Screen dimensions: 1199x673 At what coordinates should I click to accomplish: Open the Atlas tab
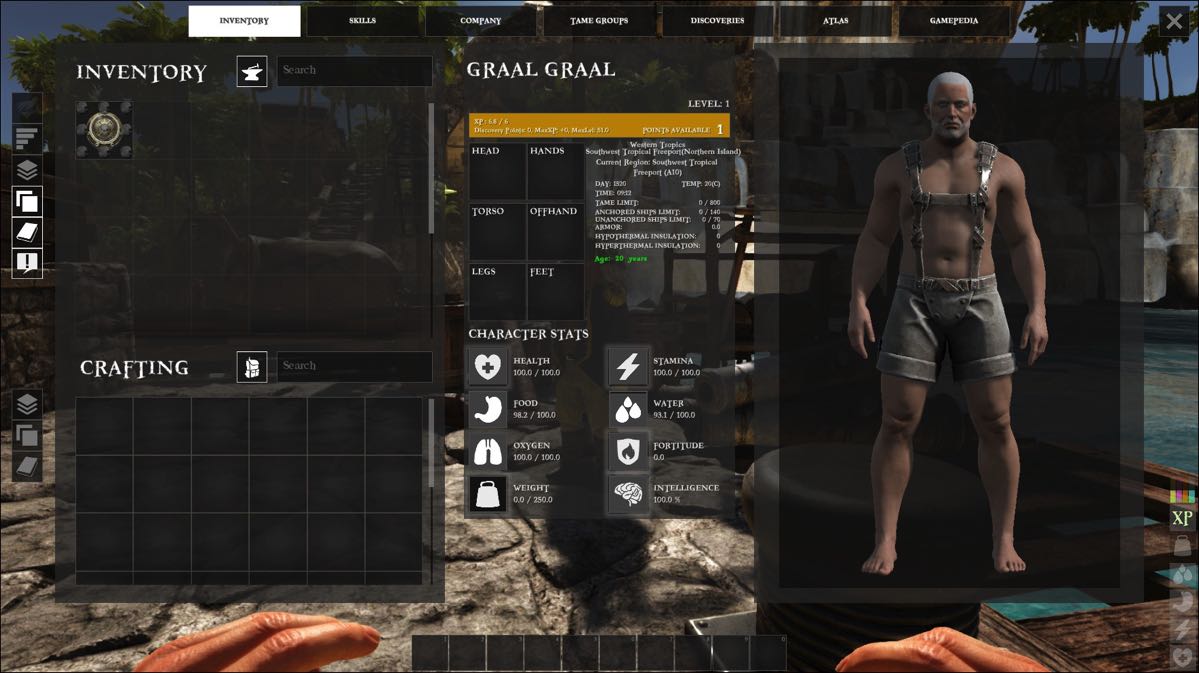coord(835,21)
